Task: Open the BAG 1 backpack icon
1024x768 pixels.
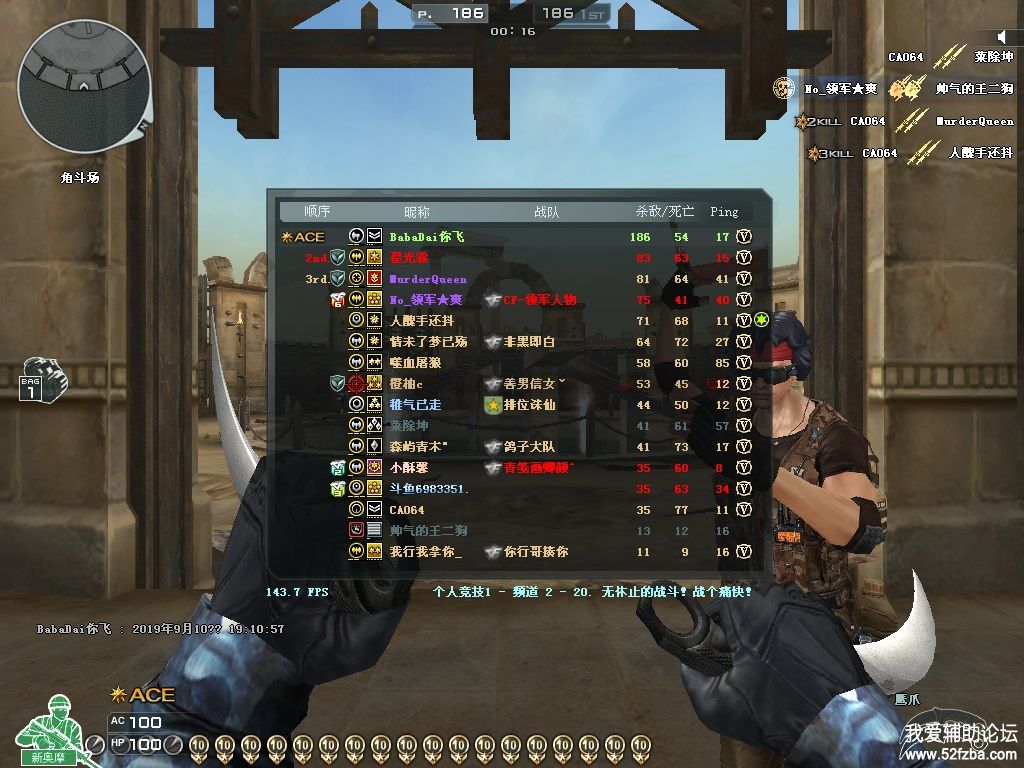Action: click(x=38, y=380)
